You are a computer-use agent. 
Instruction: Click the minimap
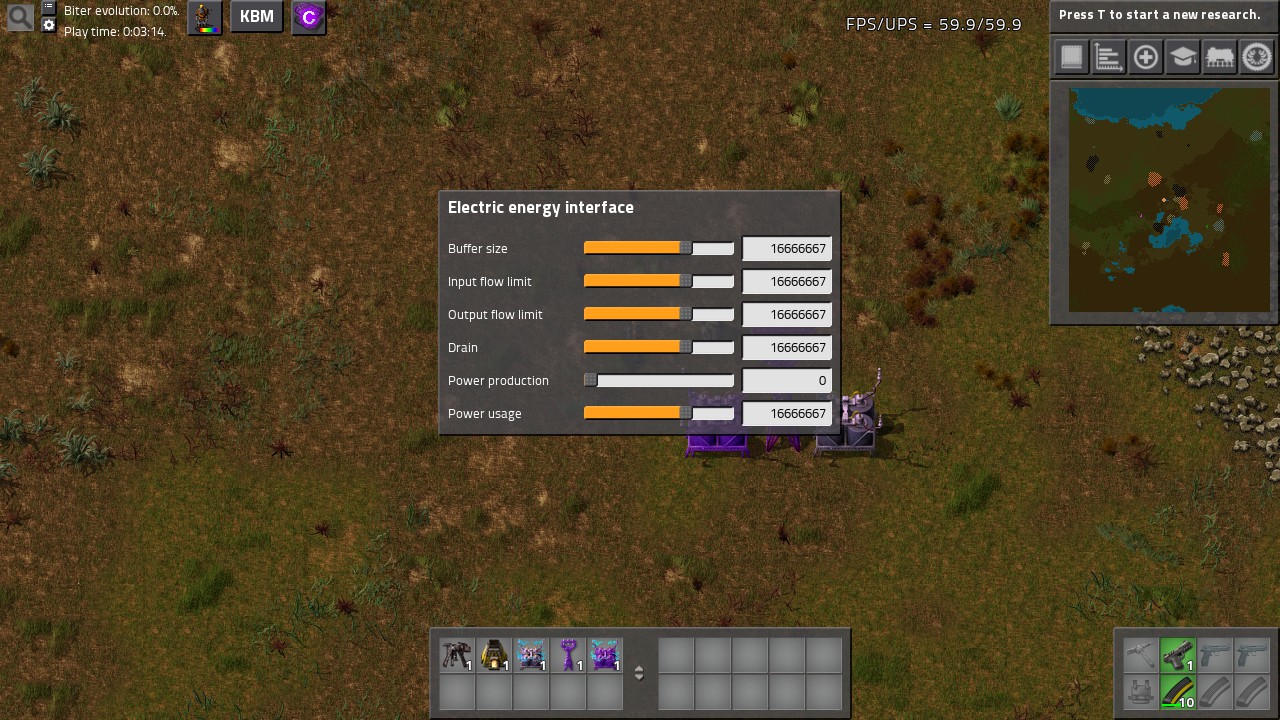coord(1163,200)
